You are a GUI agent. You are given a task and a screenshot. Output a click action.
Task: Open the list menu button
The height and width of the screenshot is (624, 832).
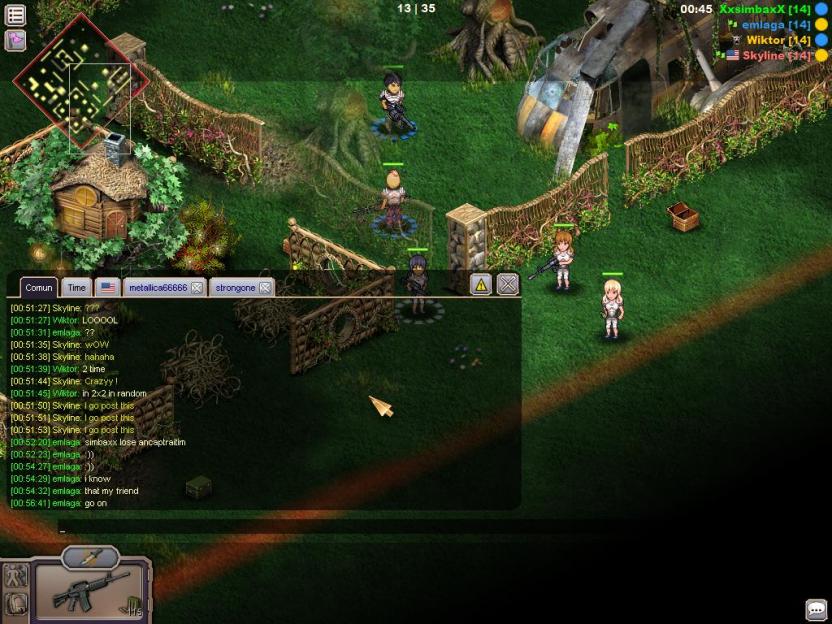[x=15, y=15]
